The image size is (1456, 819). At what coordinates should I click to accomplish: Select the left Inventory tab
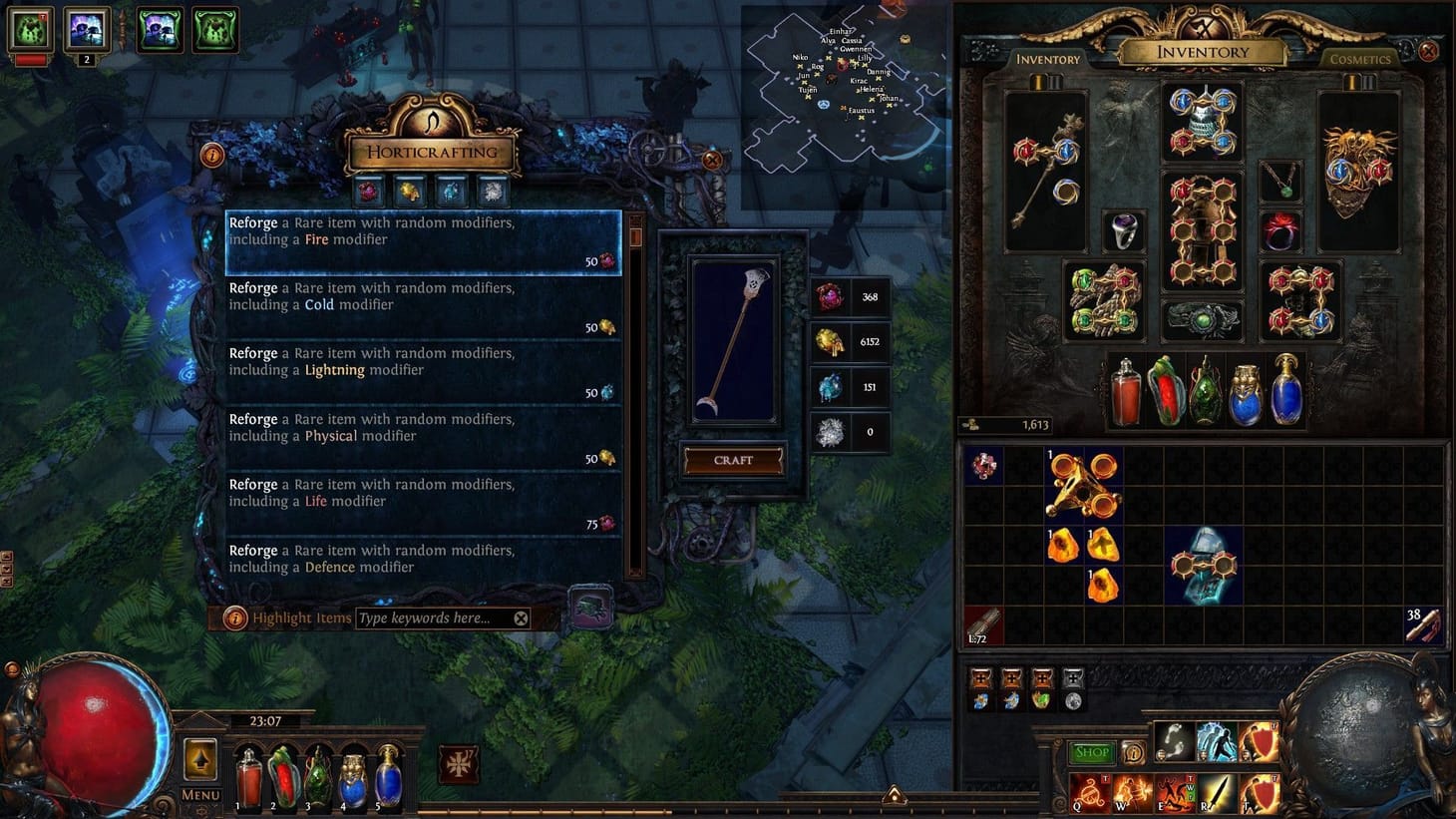(x=1047, y=60)
